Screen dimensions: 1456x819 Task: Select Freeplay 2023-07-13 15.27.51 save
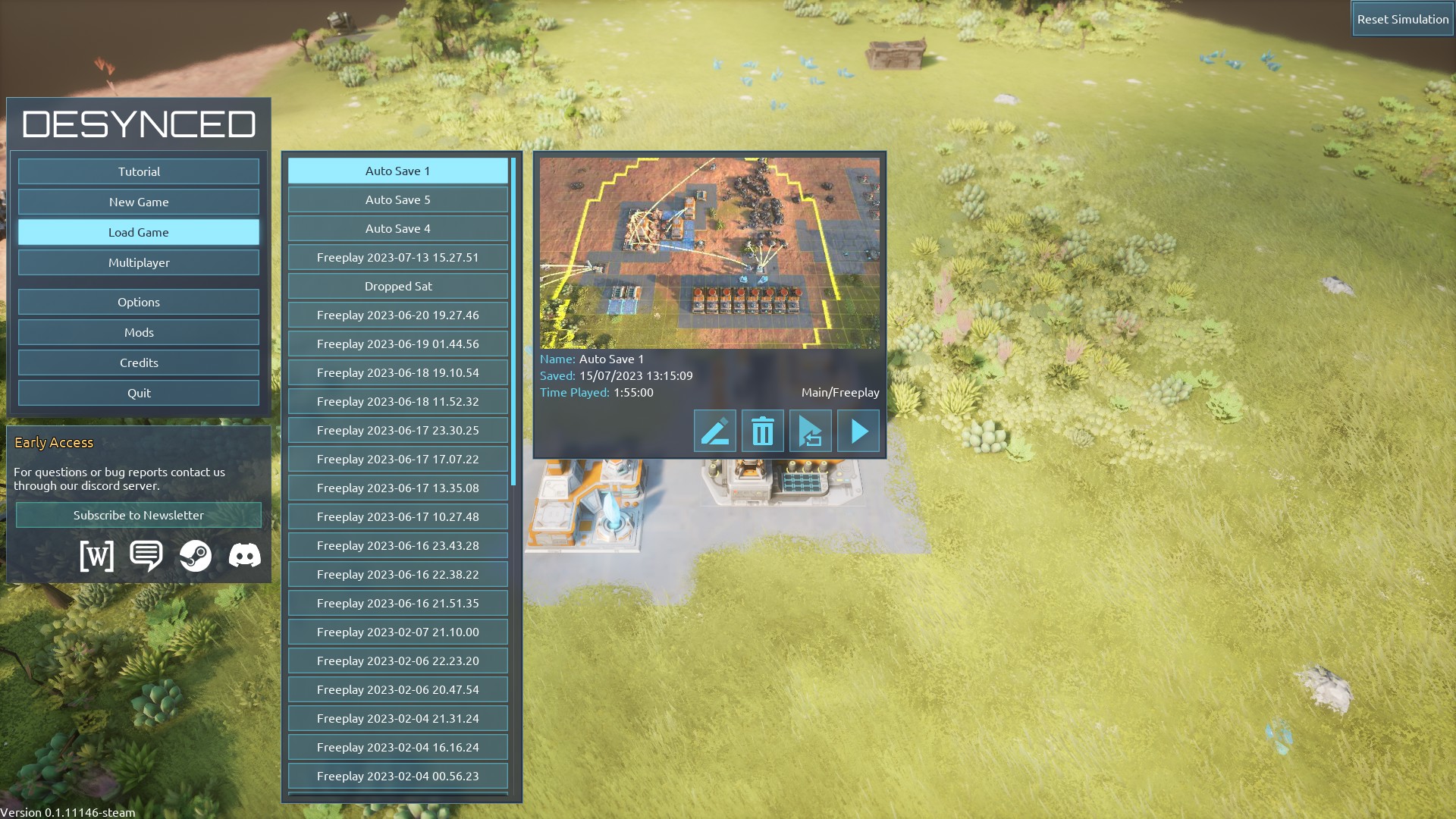[x=397, y=257]
